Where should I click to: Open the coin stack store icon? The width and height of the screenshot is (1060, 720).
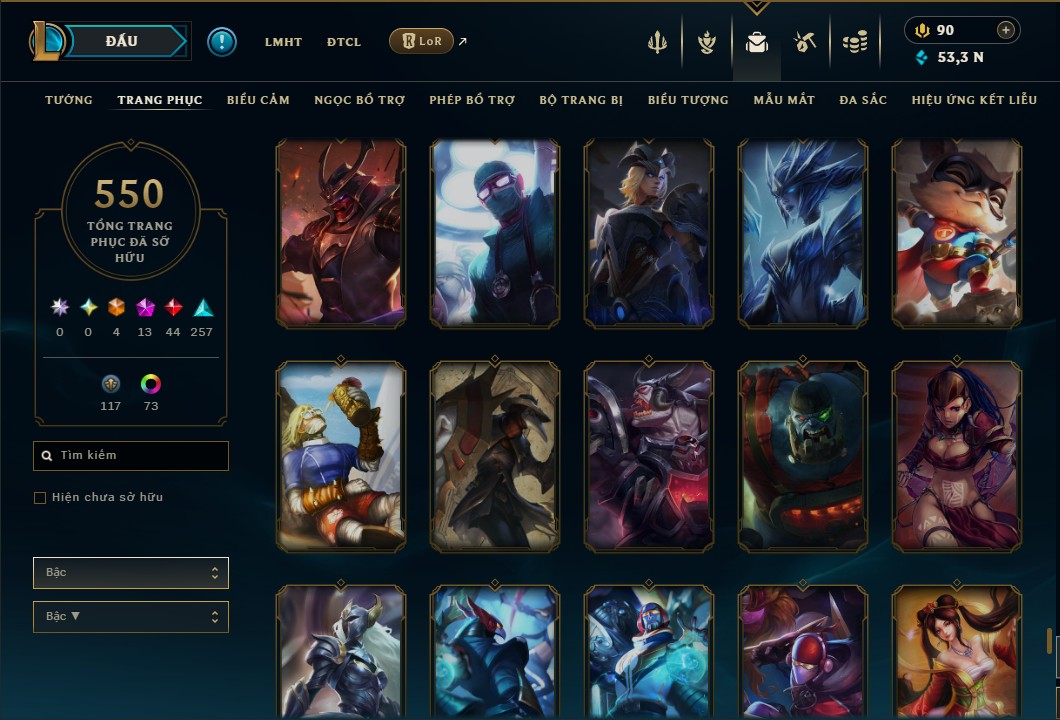(854, 42)
